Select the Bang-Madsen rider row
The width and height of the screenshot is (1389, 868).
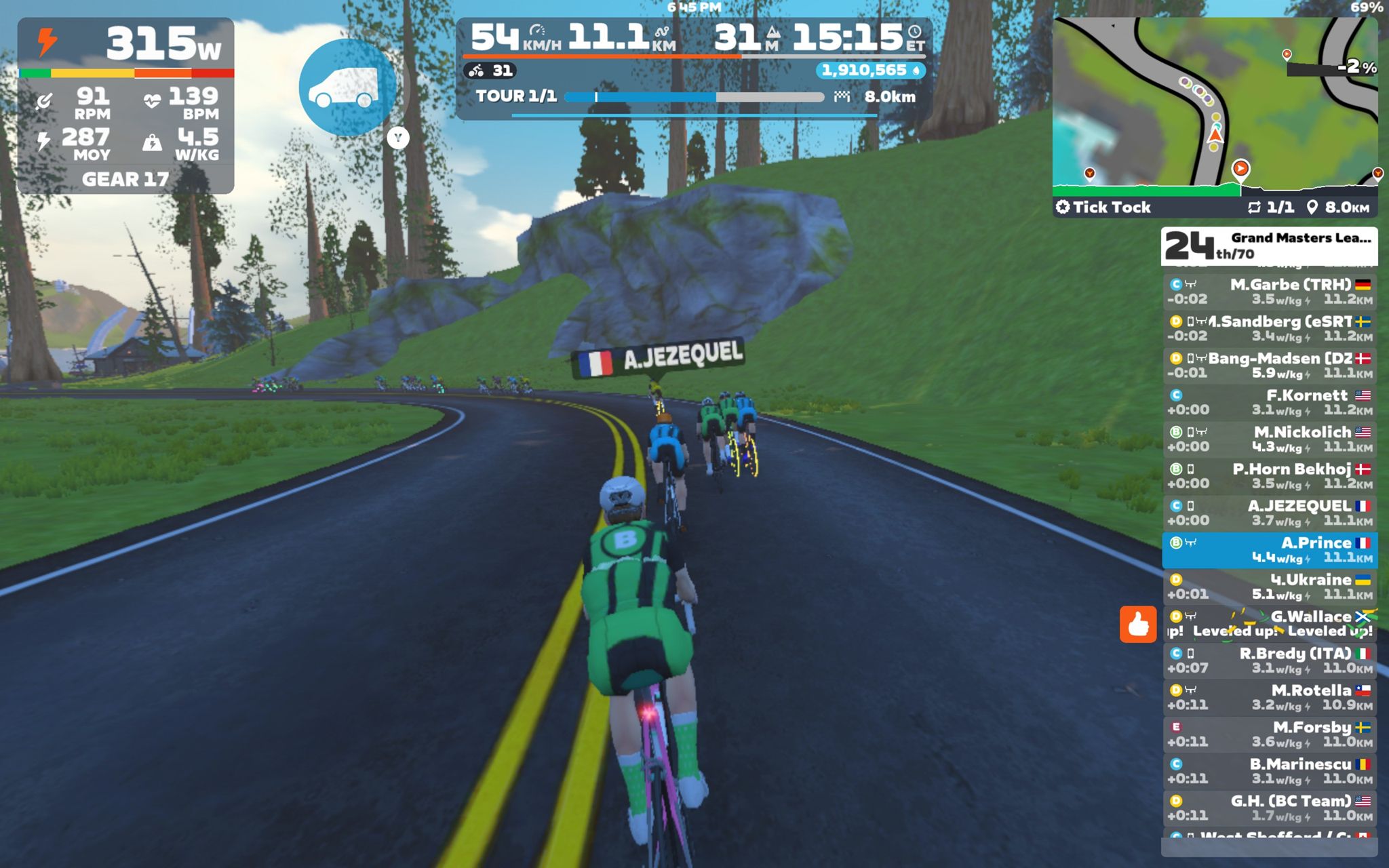1269,366
